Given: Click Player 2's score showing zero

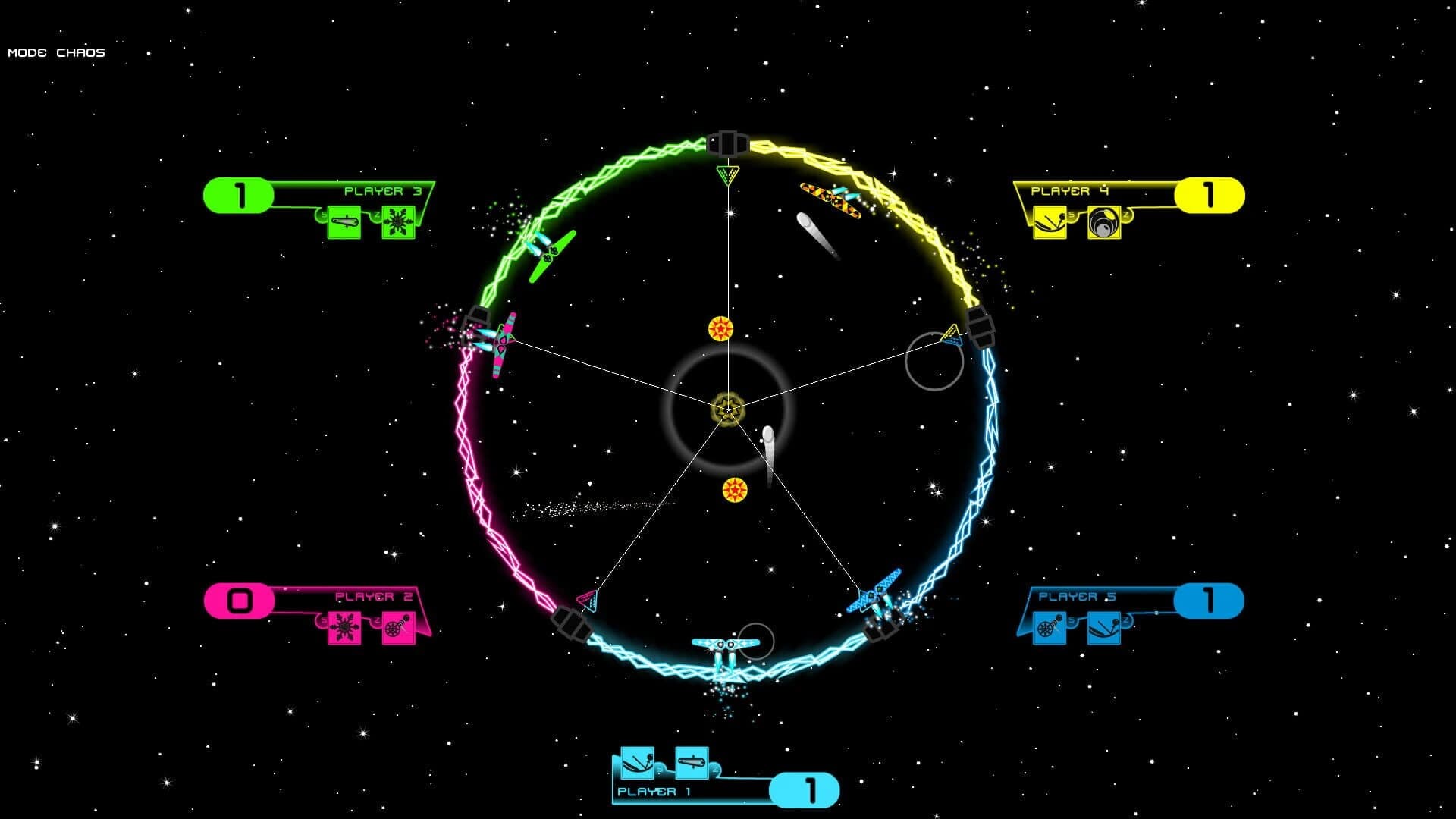Looking at the screenshot, I should [240, 598].
